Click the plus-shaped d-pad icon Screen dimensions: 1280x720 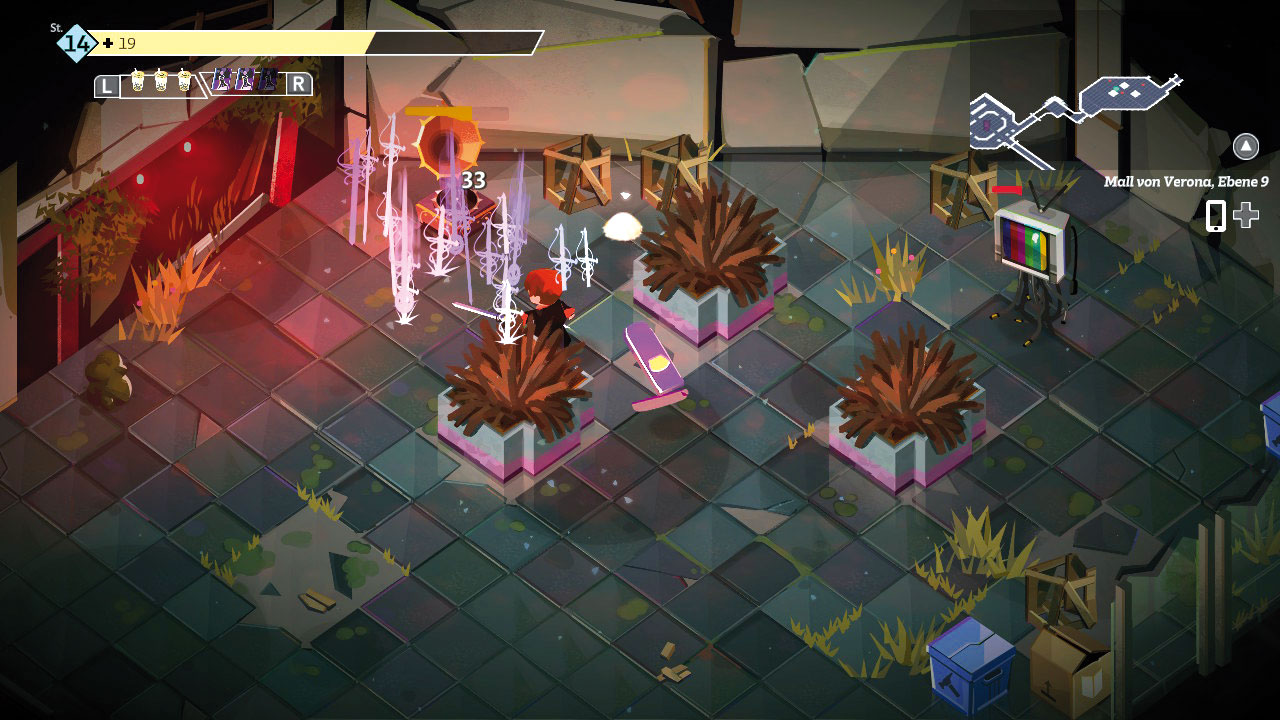coord(1246,215)
